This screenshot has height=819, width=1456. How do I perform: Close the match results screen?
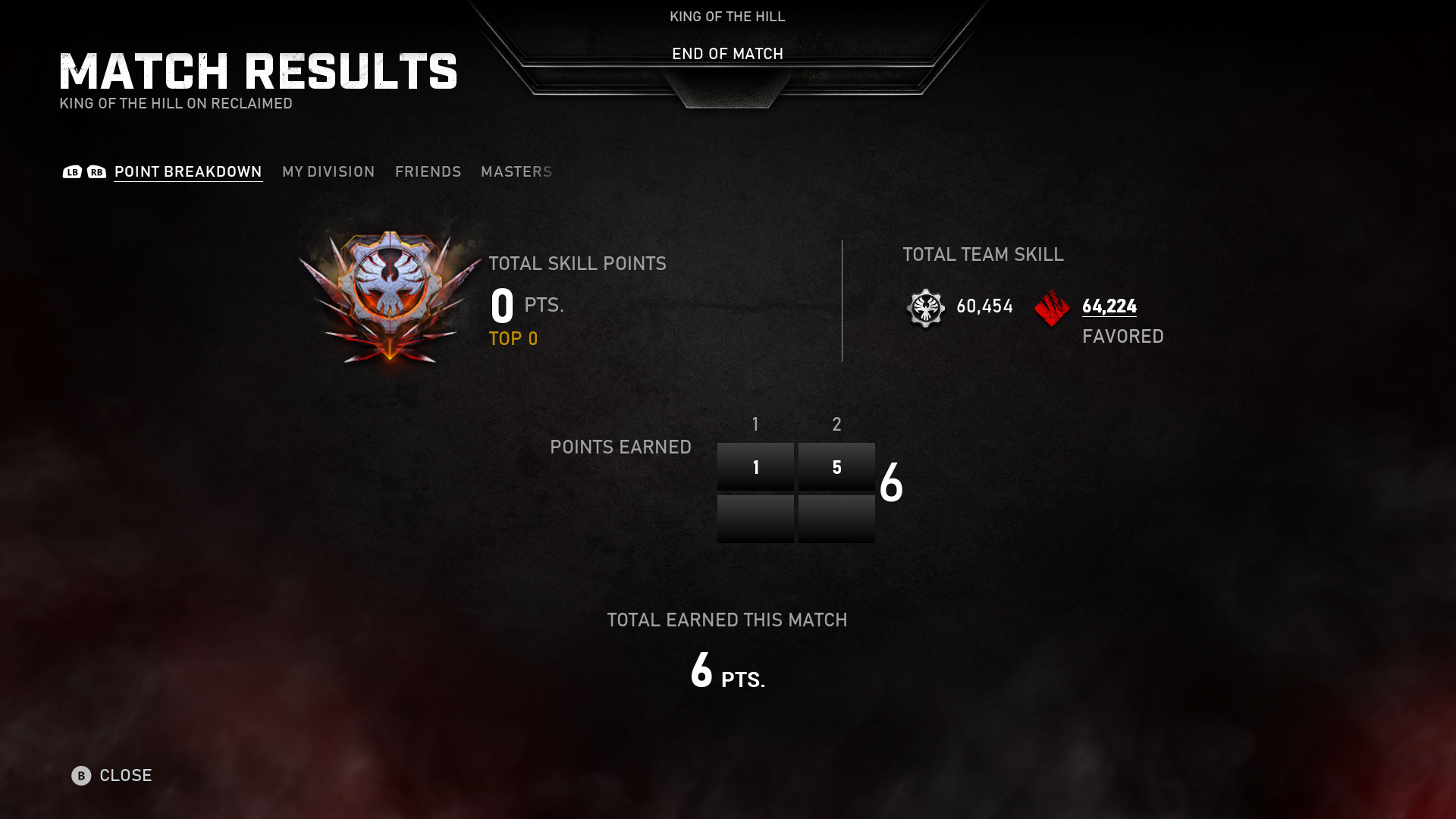click(112, 775)
